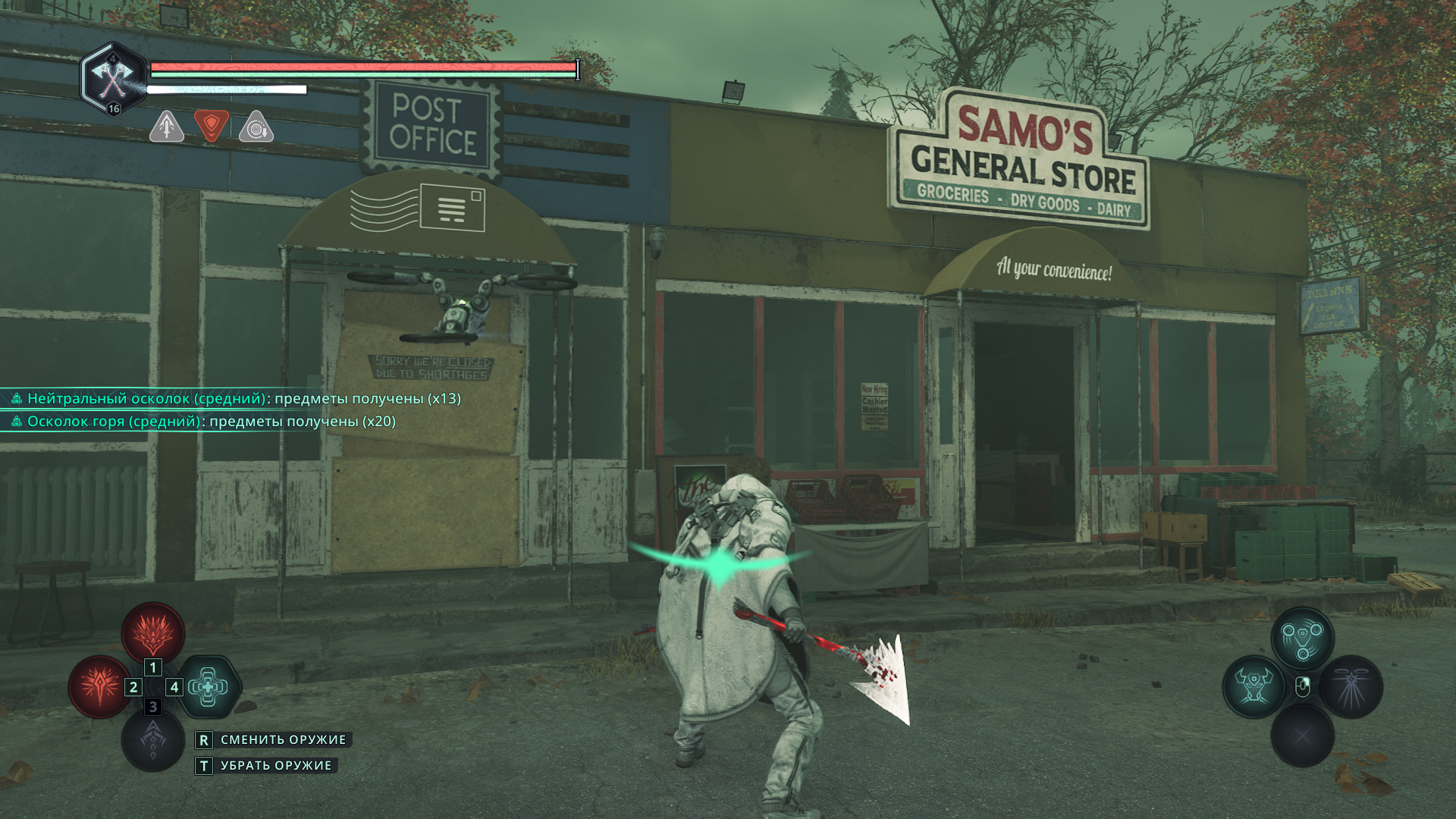Select the crossed axes weapon emblem
Screen dimensions: 1456x819
tap(113, 78)
